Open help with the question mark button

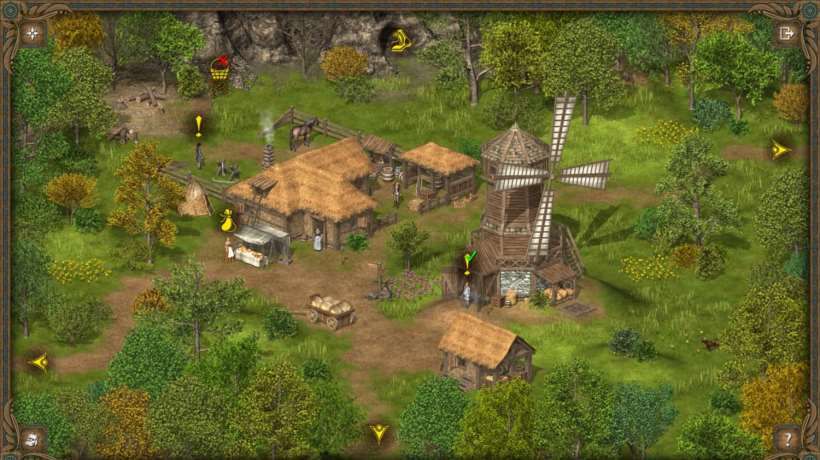click(787, 437)
